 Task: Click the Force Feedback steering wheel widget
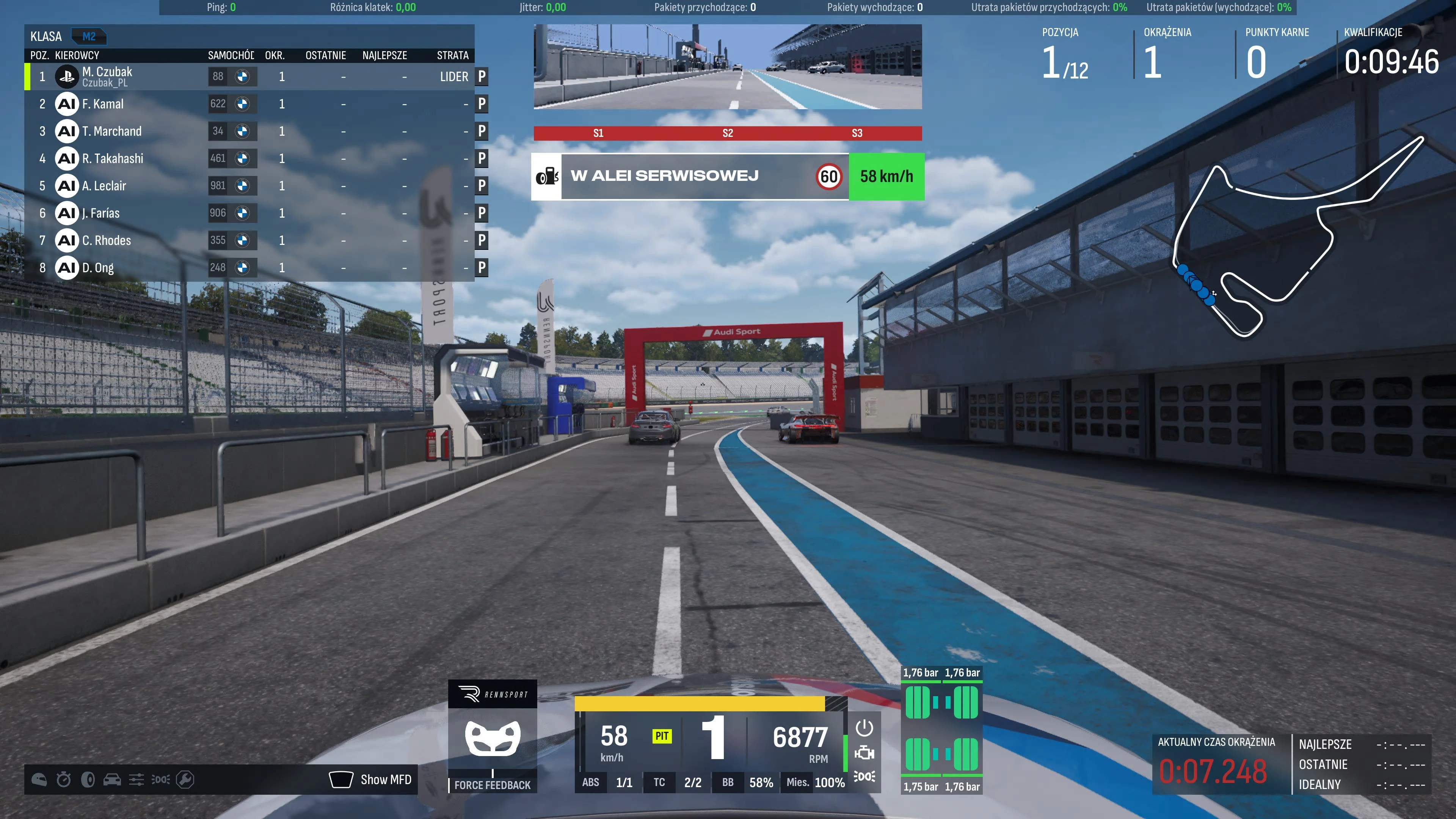pos(492,737)
